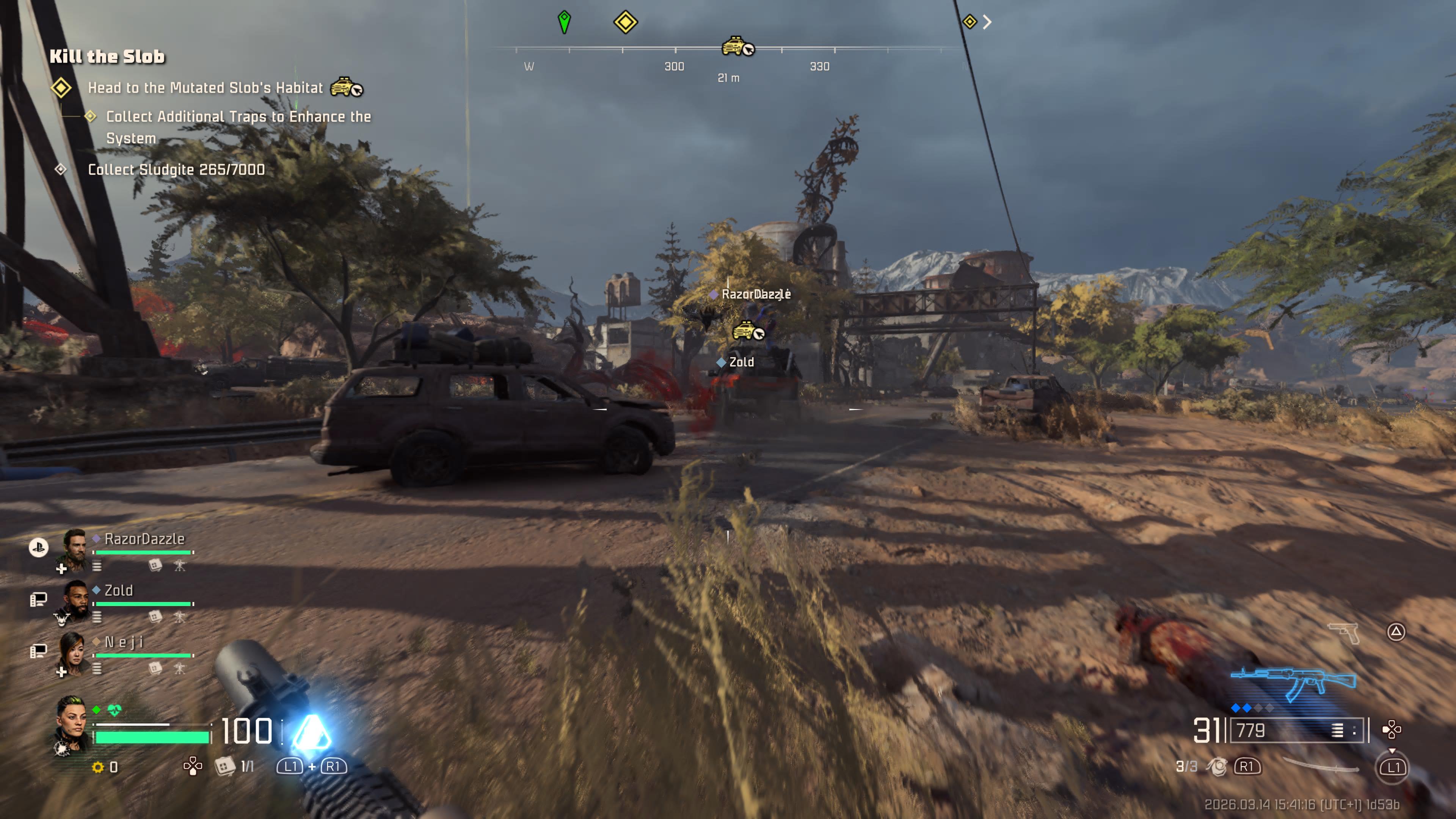Click the vehicle waypoint marker above Zold
1456x819 pixels.
(x=747, y=331)
